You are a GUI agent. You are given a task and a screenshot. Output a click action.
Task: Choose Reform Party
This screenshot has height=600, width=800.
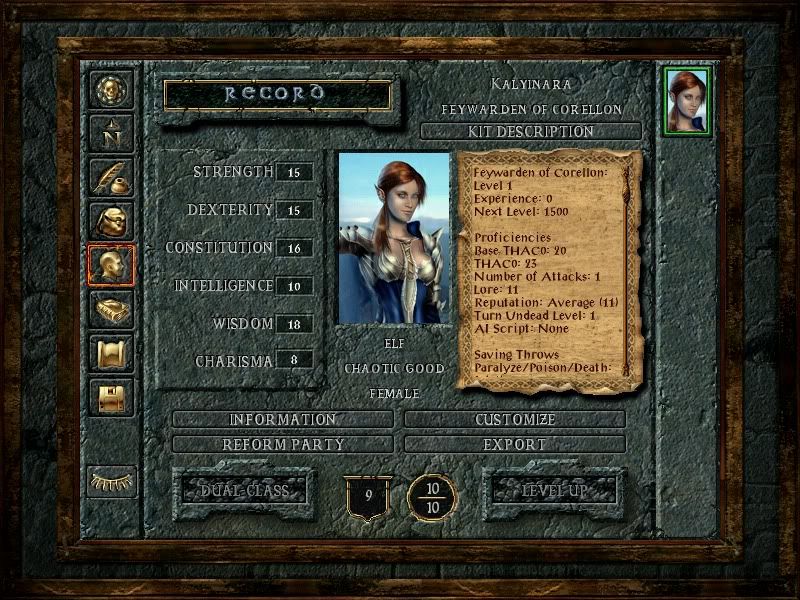[x=283, y=444]
